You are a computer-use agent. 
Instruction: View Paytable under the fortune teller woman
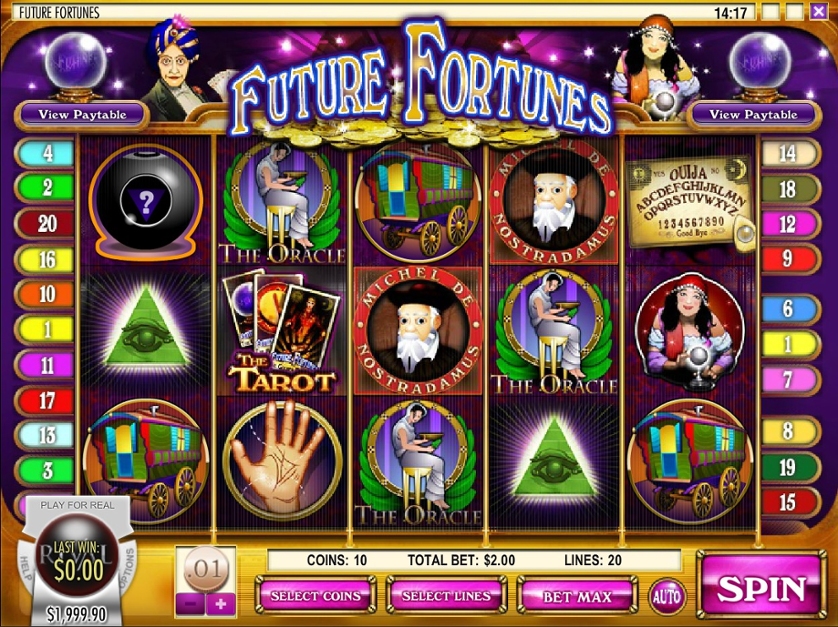[753, 114]
